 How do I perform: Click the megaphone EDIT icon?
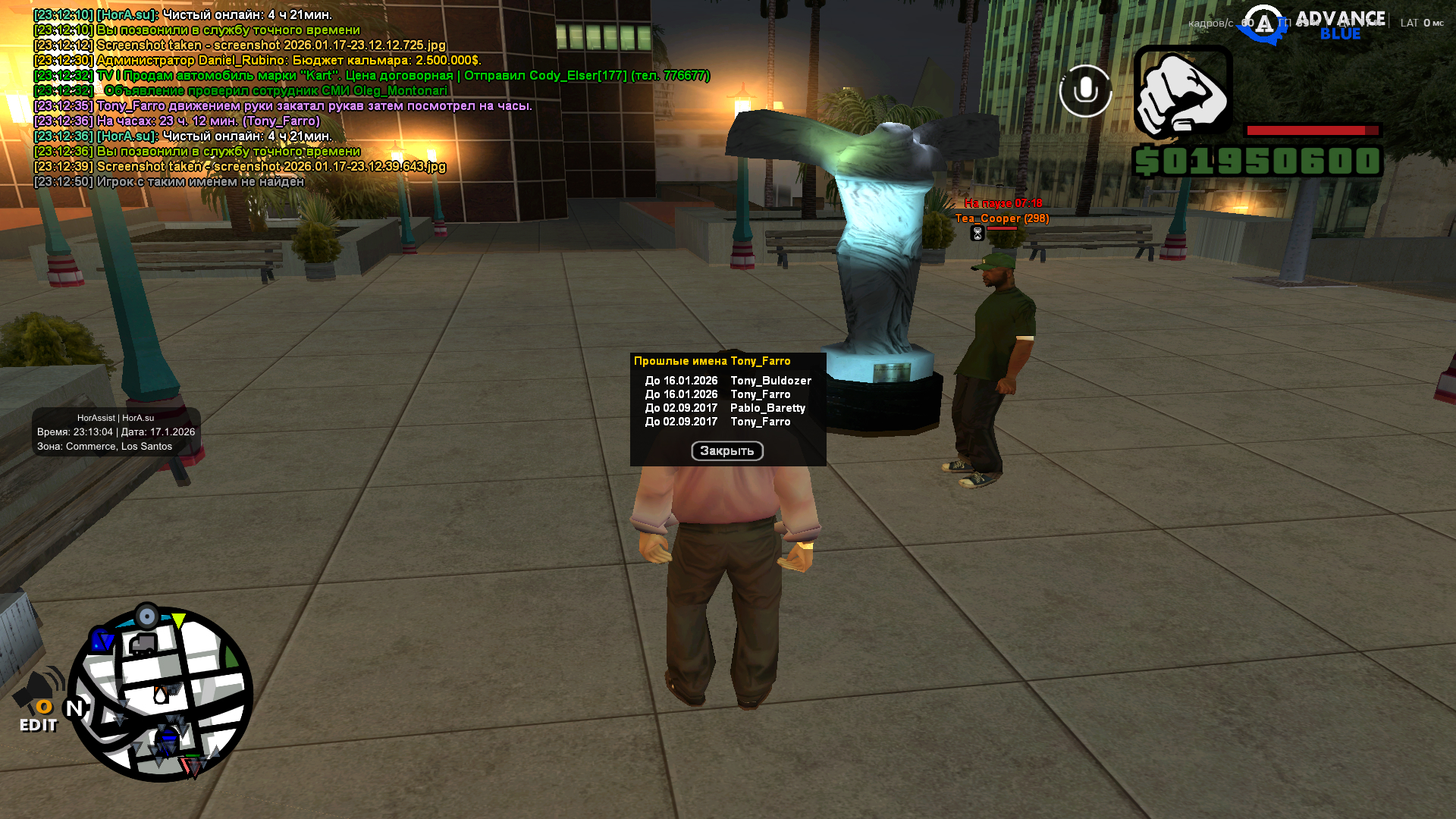39,701
